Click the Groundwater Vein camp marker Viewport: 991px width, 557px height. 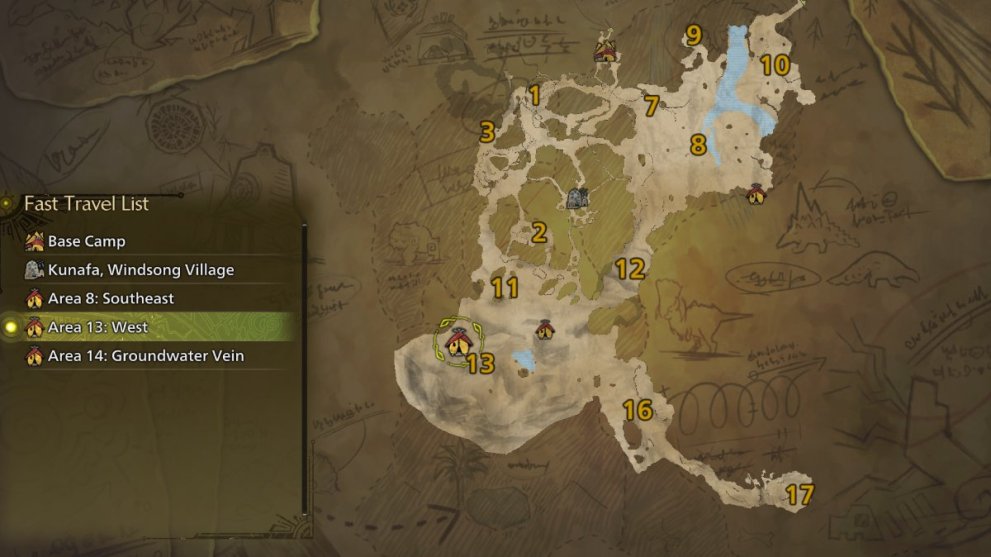tap(544, 329)
